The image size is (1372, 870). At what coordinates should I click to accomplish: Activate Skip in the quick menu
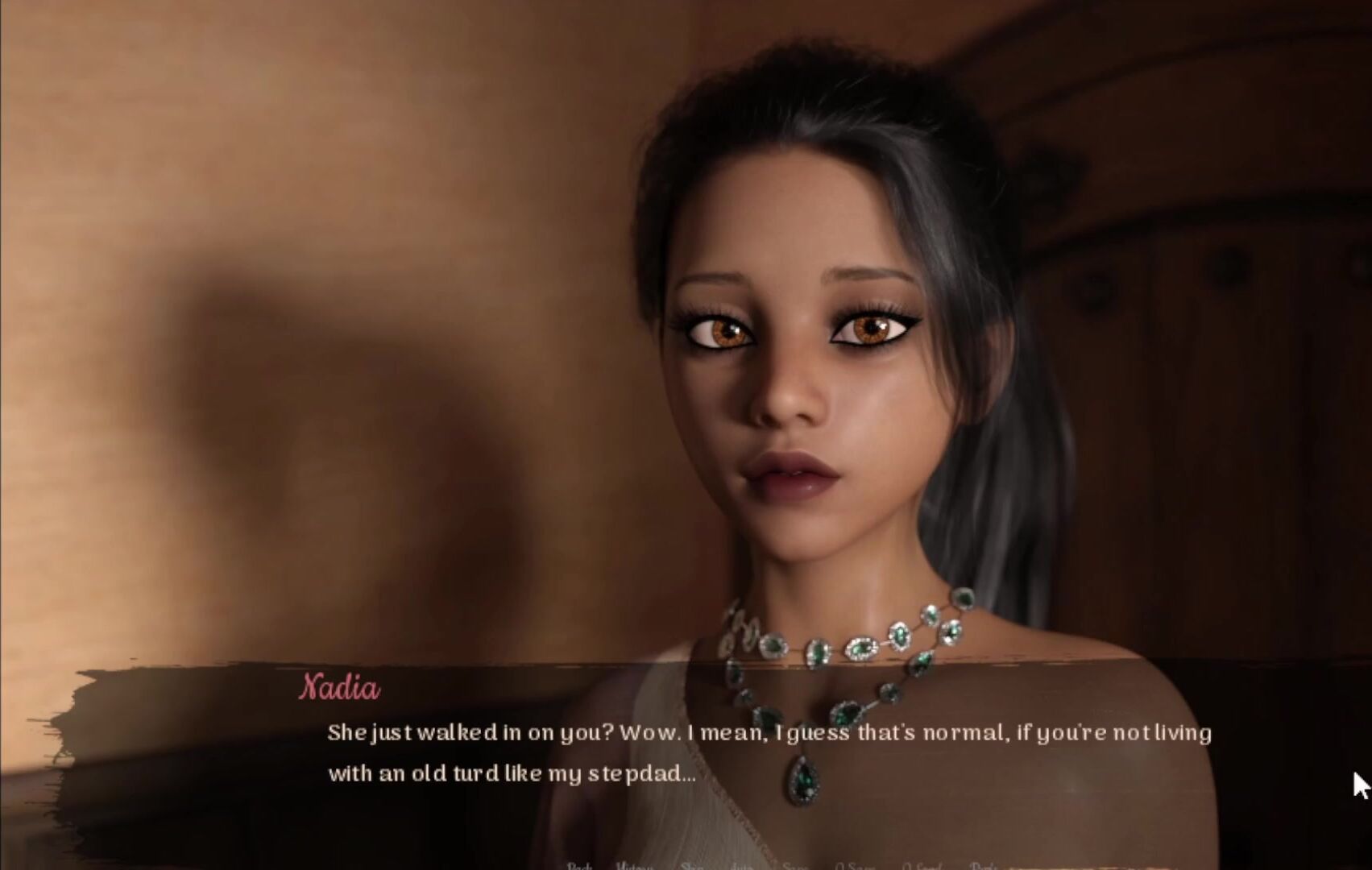click(x=692, y=866)
